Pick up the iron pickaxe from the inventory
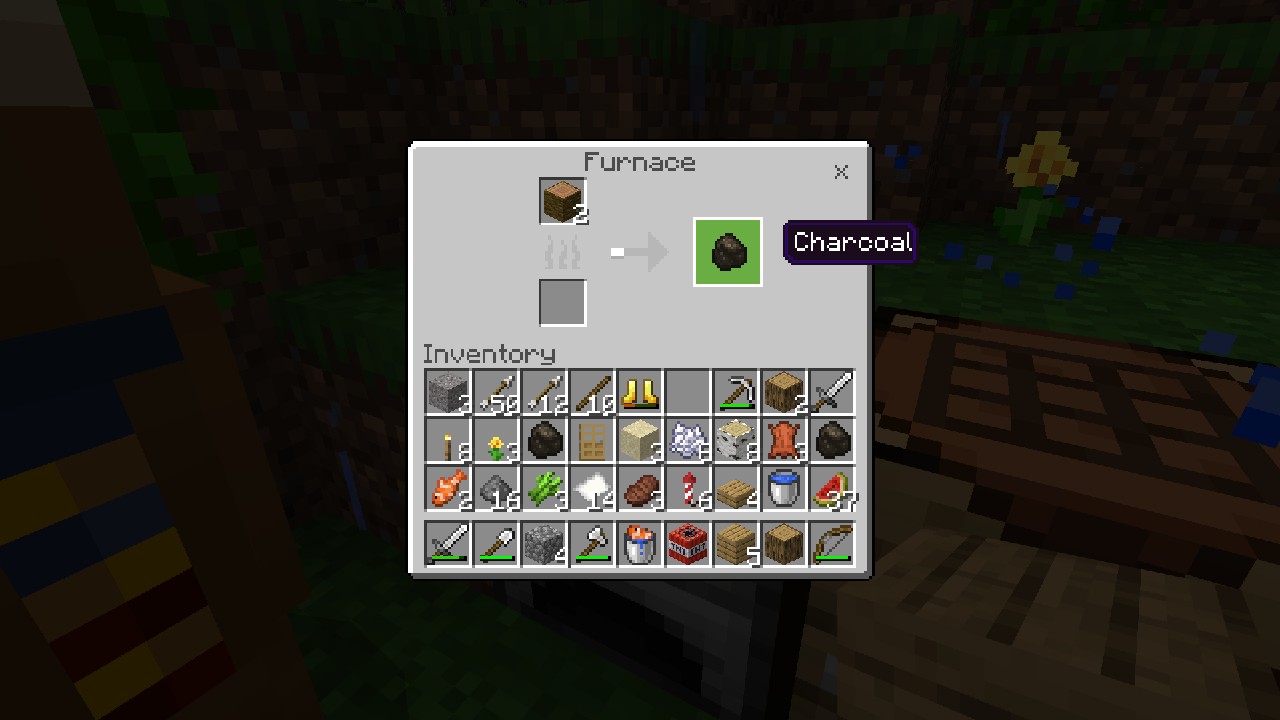 click(735, 393)
